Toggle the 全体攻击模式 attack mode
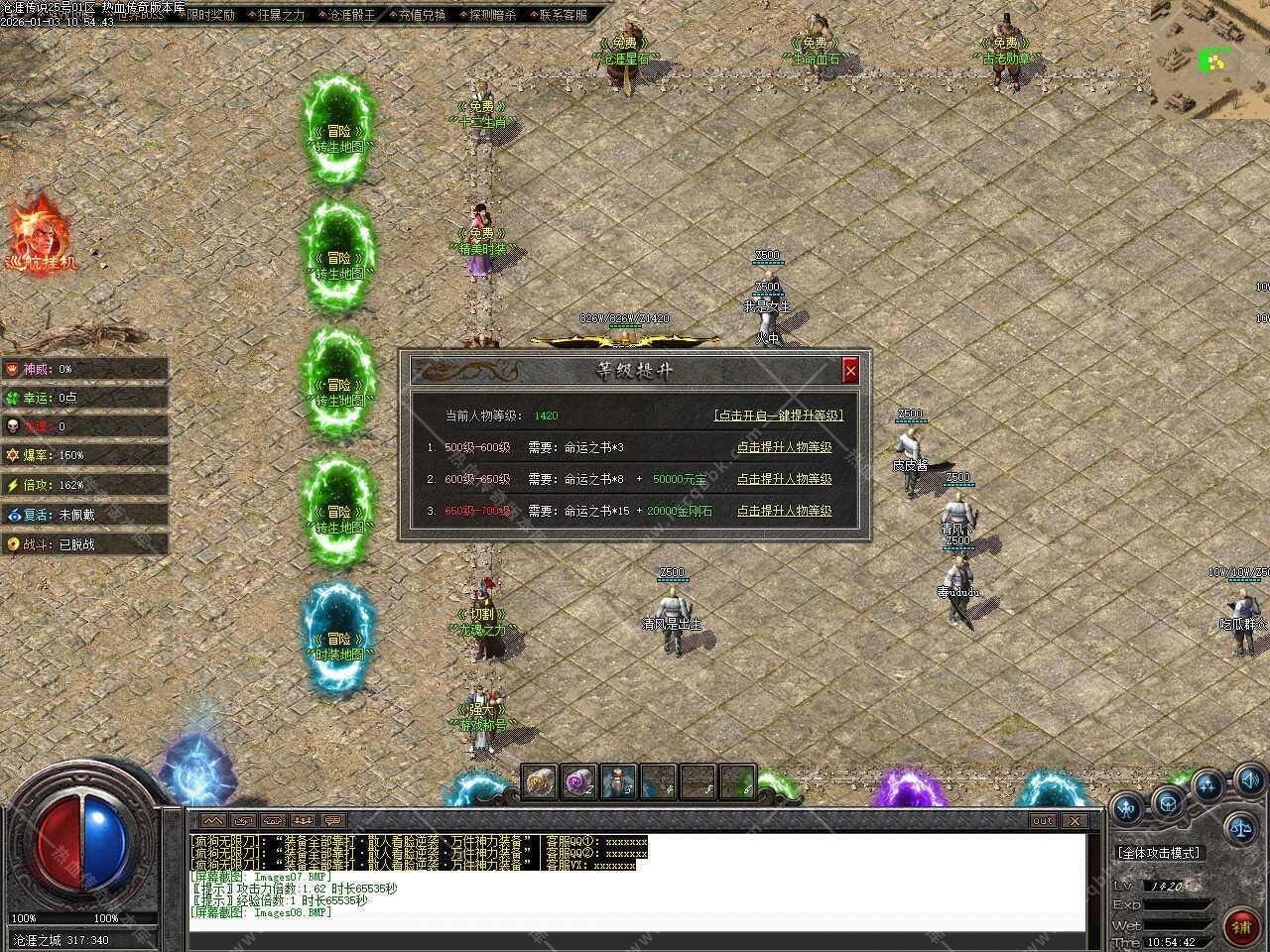The height and width of the screenshot is (952, 1270). [x=1158, y=853]
